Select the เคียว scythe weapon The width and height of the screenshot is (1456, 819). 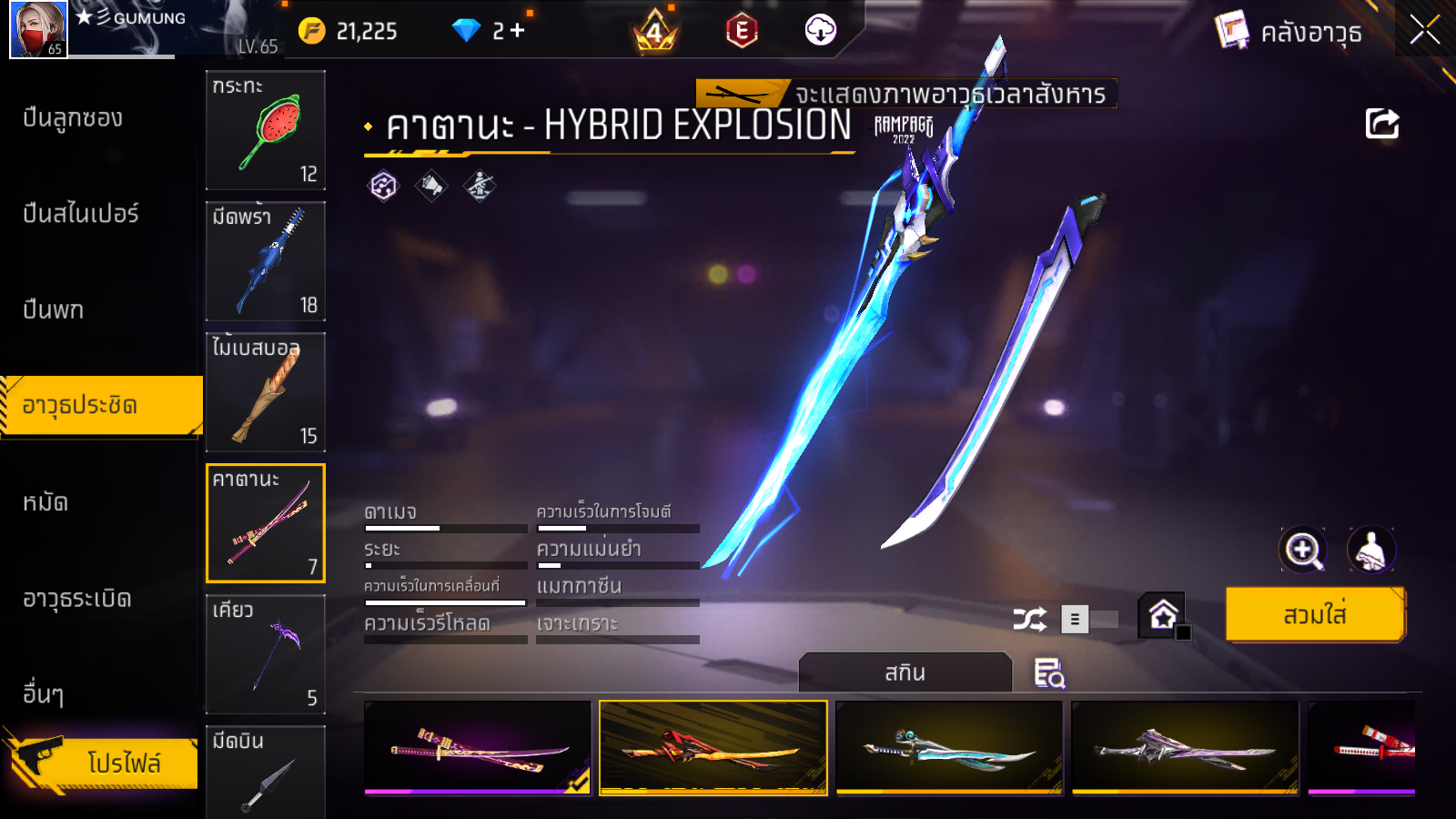[x=266, y=654]
